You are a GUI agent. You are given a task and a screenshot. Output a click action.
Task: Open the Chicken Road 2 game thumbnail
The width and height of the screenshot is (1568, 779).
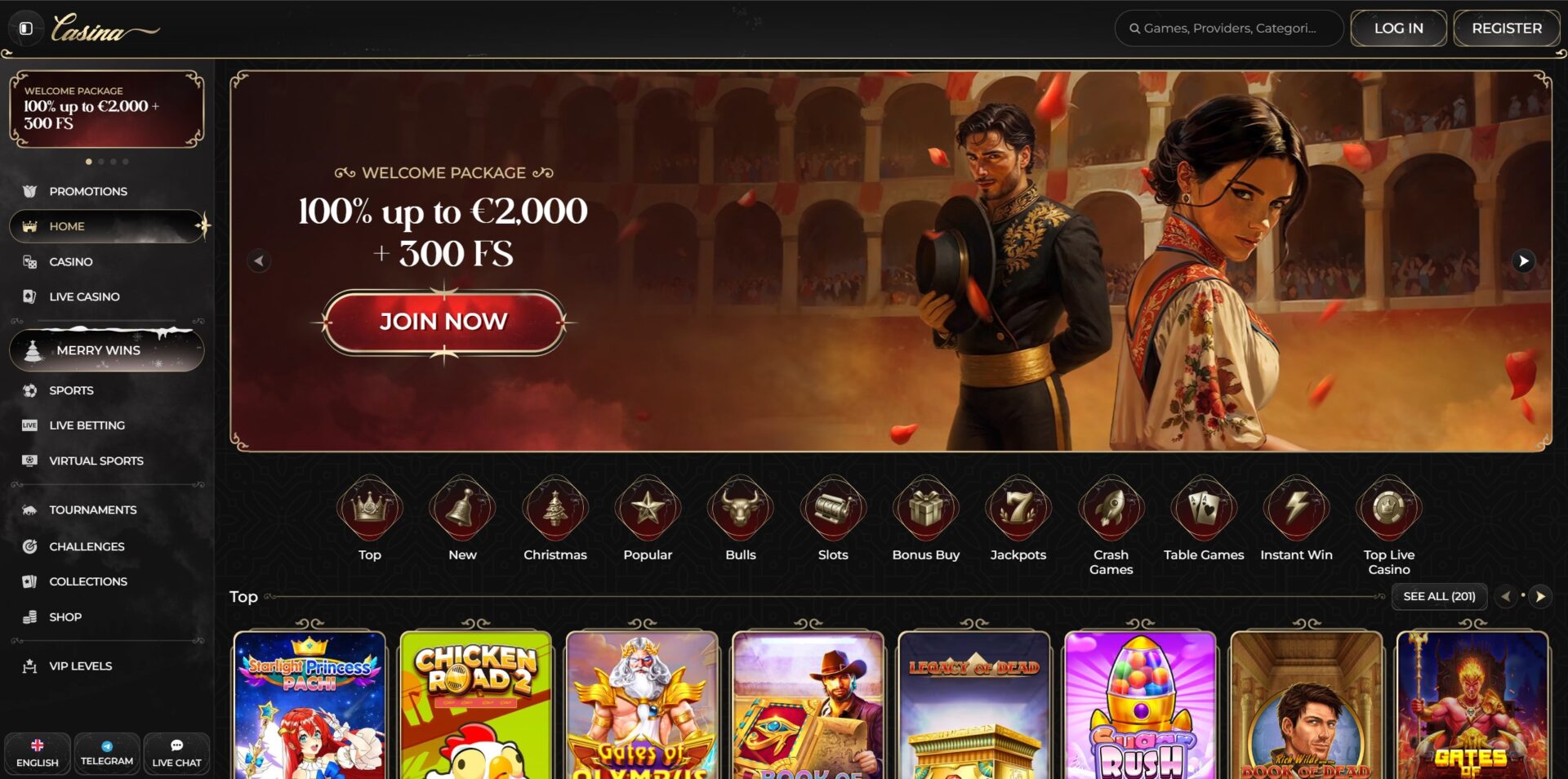[x=476, y=705]
